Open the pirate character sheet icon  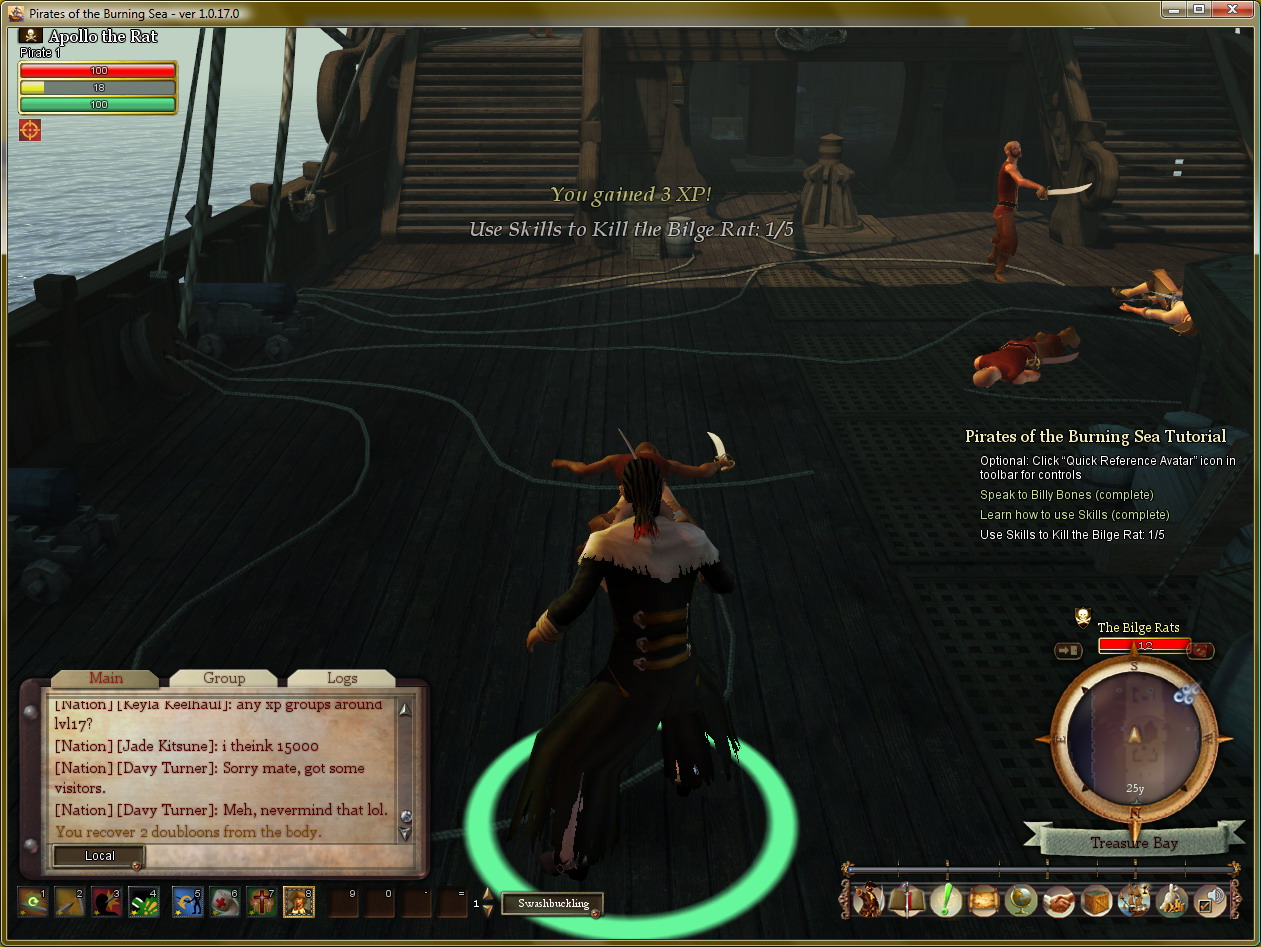[x=868, y=900]
